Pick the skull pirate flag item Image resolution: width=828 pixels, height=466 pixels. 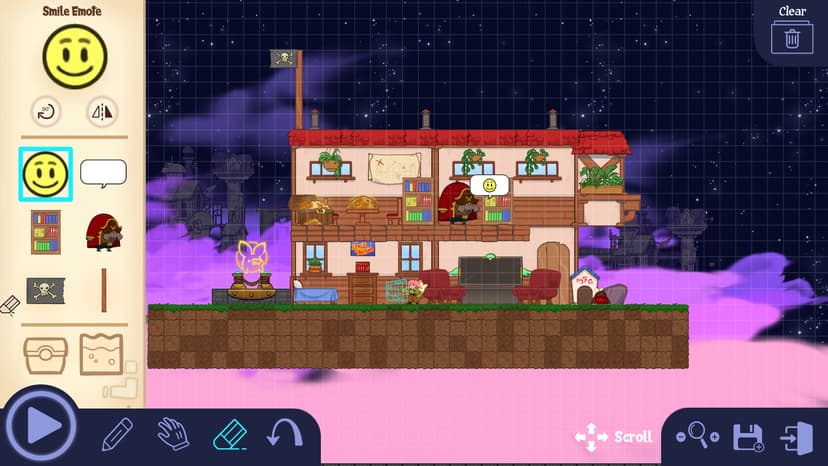click(46, 290)
